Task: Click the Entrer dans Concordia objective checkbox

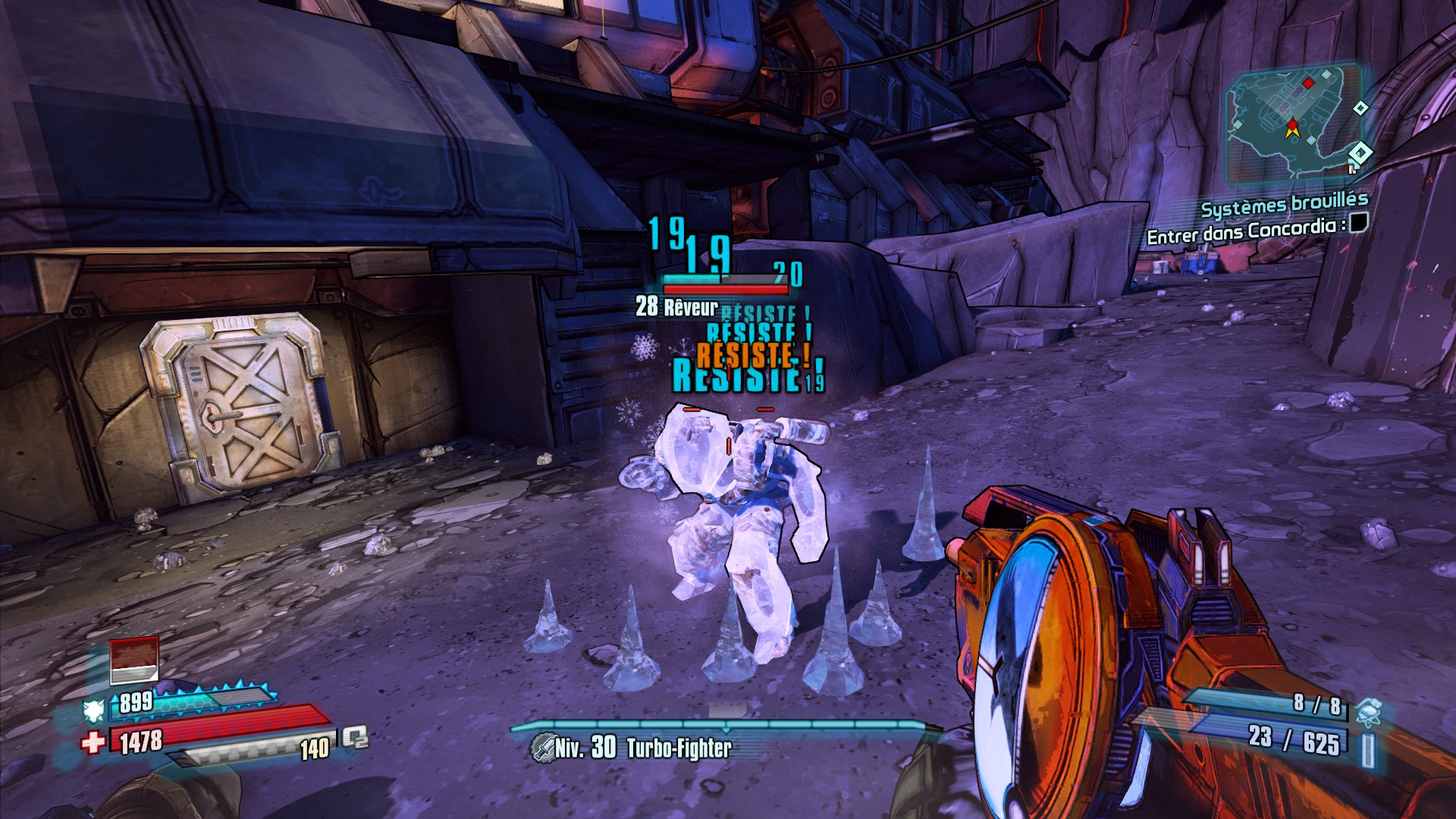Action: click(1358, 222)
